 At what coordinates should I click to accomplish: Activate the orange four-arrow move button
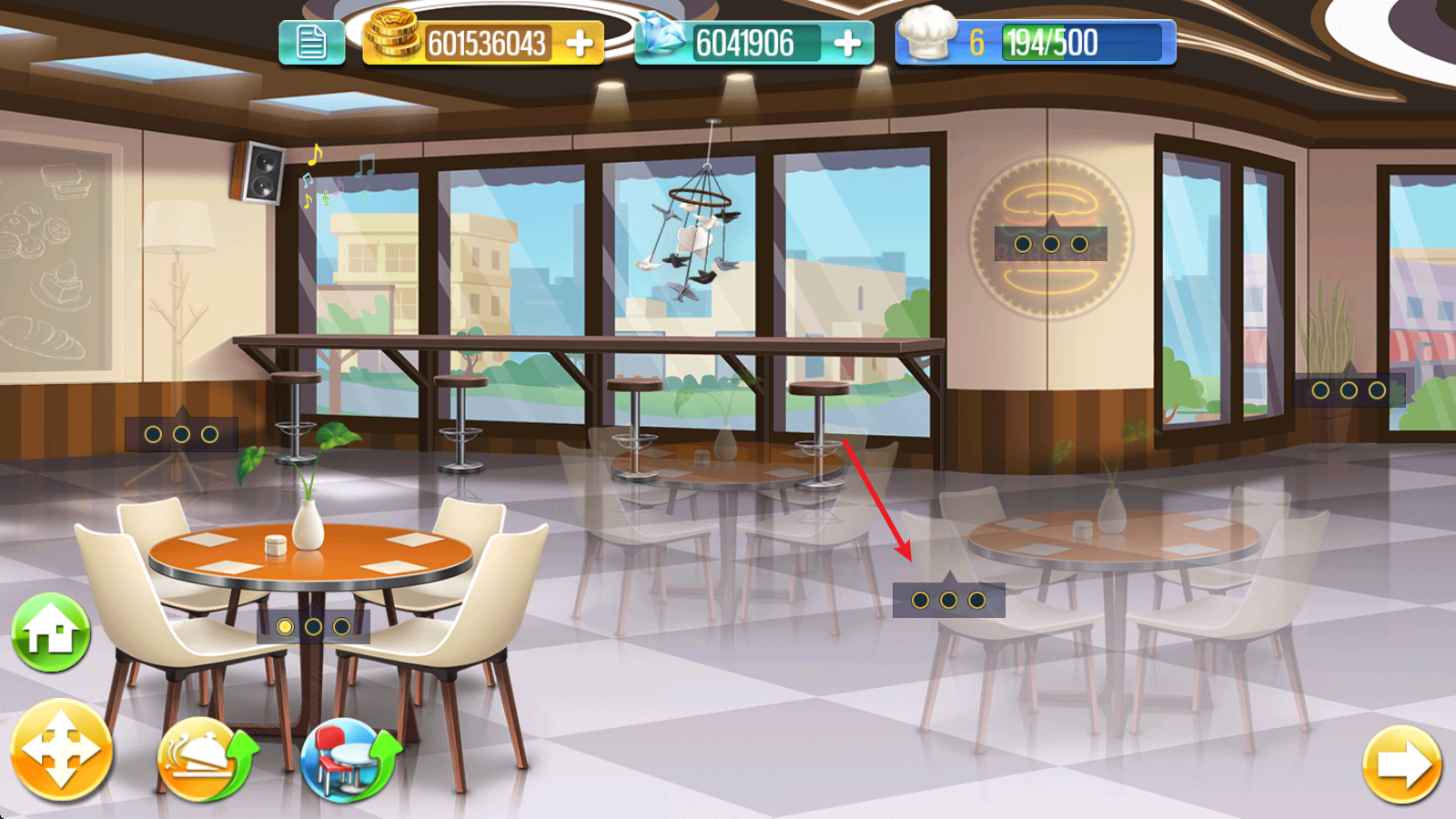tap(61, 751)
